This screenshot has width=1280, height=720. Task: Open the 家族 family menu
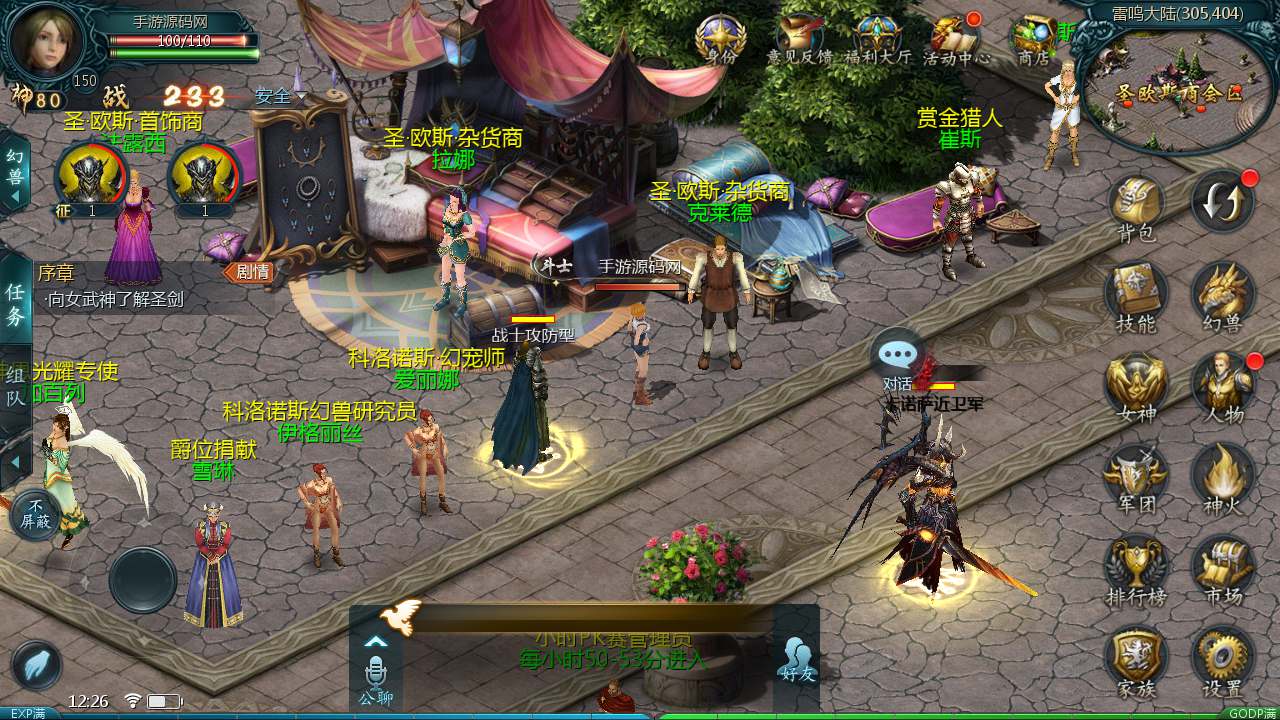[x=1136, y=658]
